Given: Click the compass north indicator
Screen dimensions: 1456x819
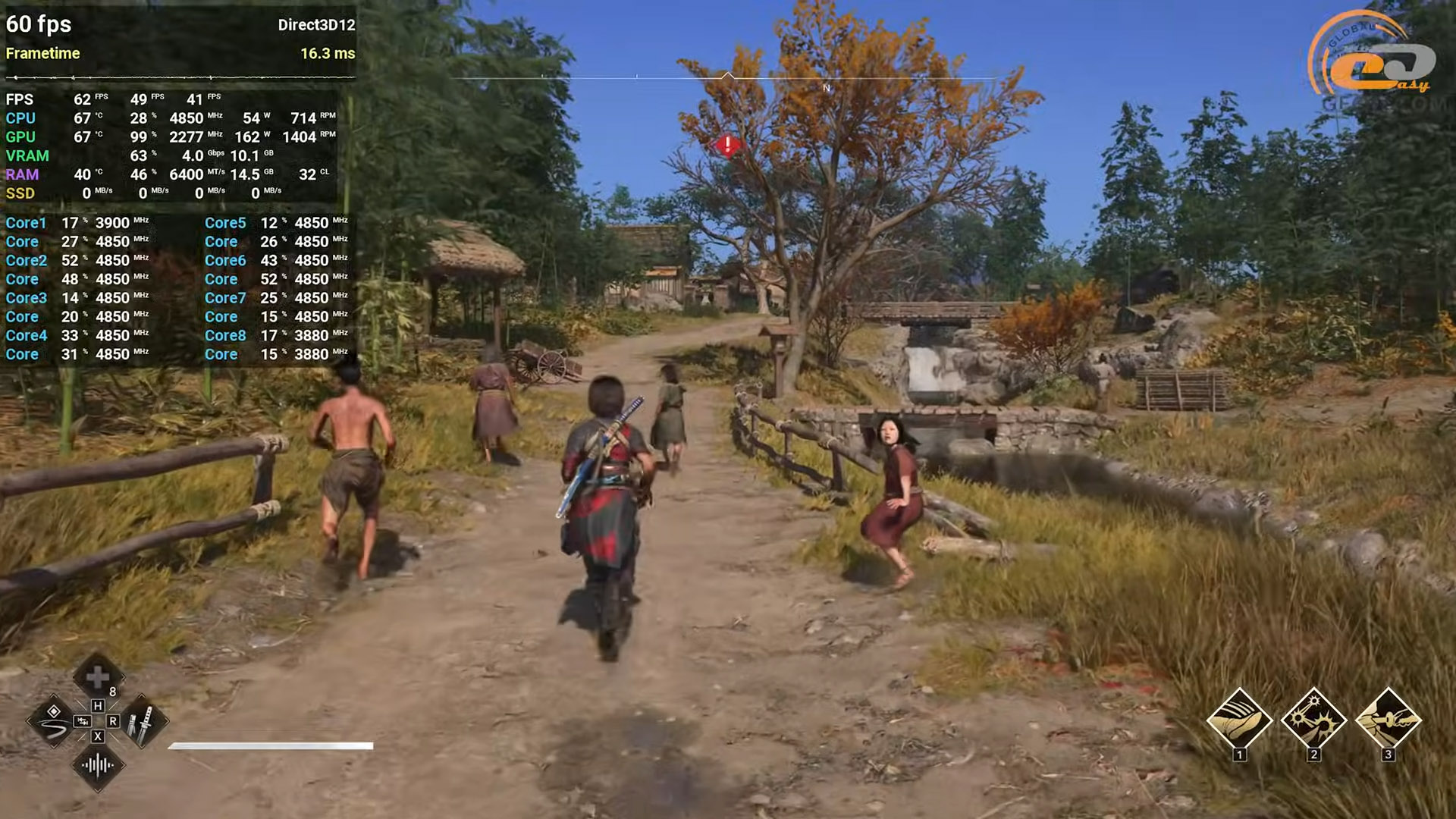Looking at the screenshot, I should [827, 88].
